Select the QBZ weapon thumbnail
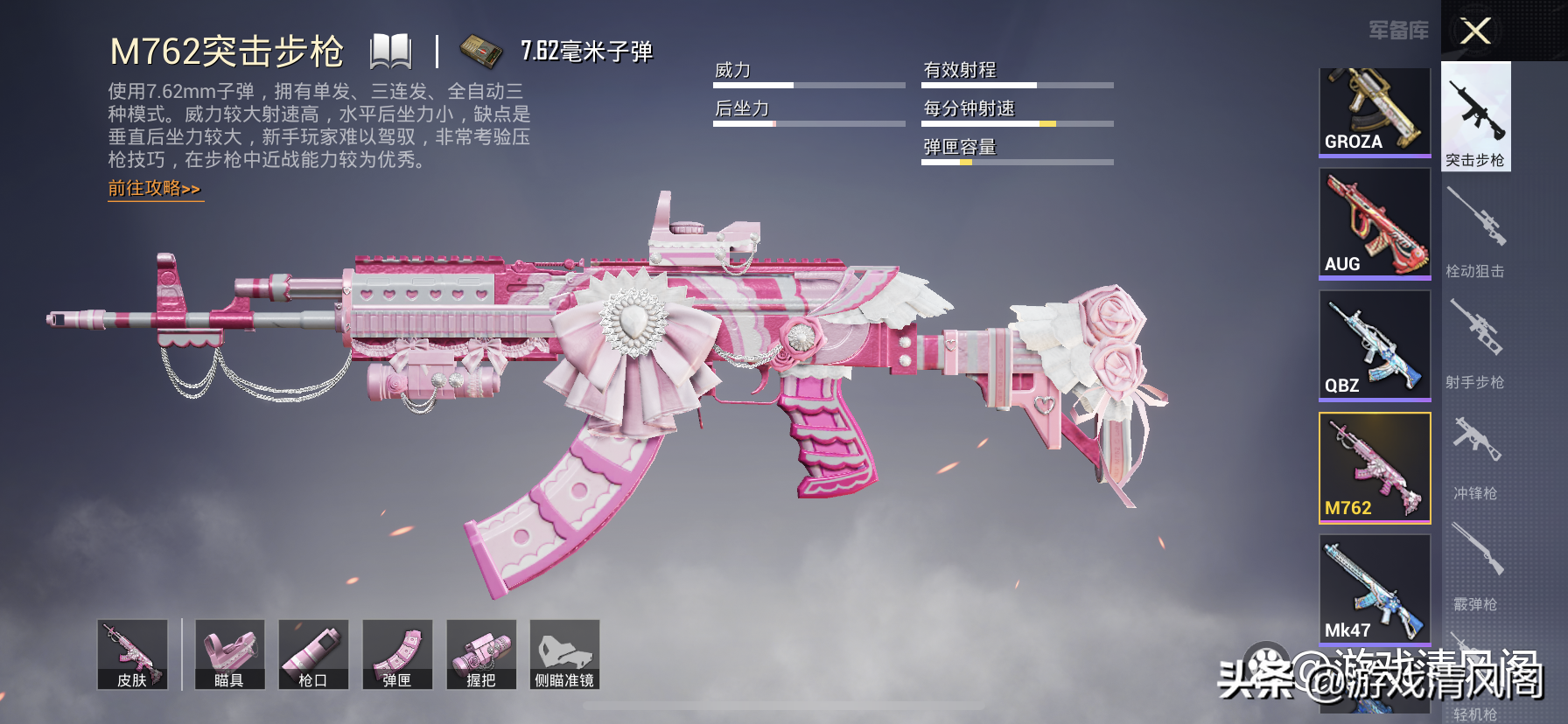Screen dimensions: 1568x724 click(1374, 345)
